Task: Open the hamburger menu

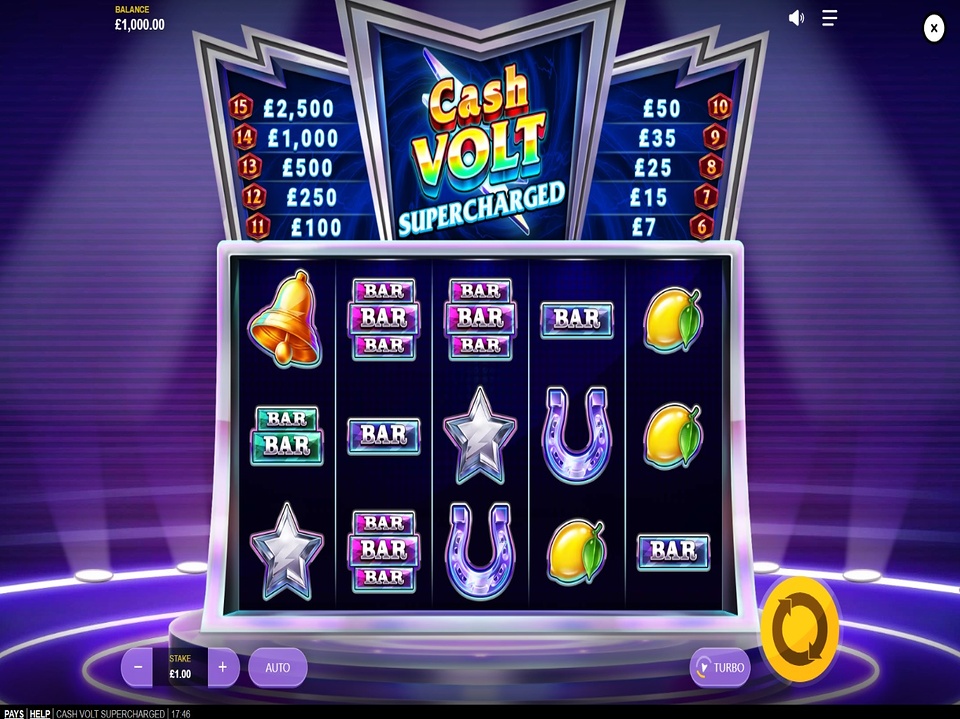Action: click(829, 18)
